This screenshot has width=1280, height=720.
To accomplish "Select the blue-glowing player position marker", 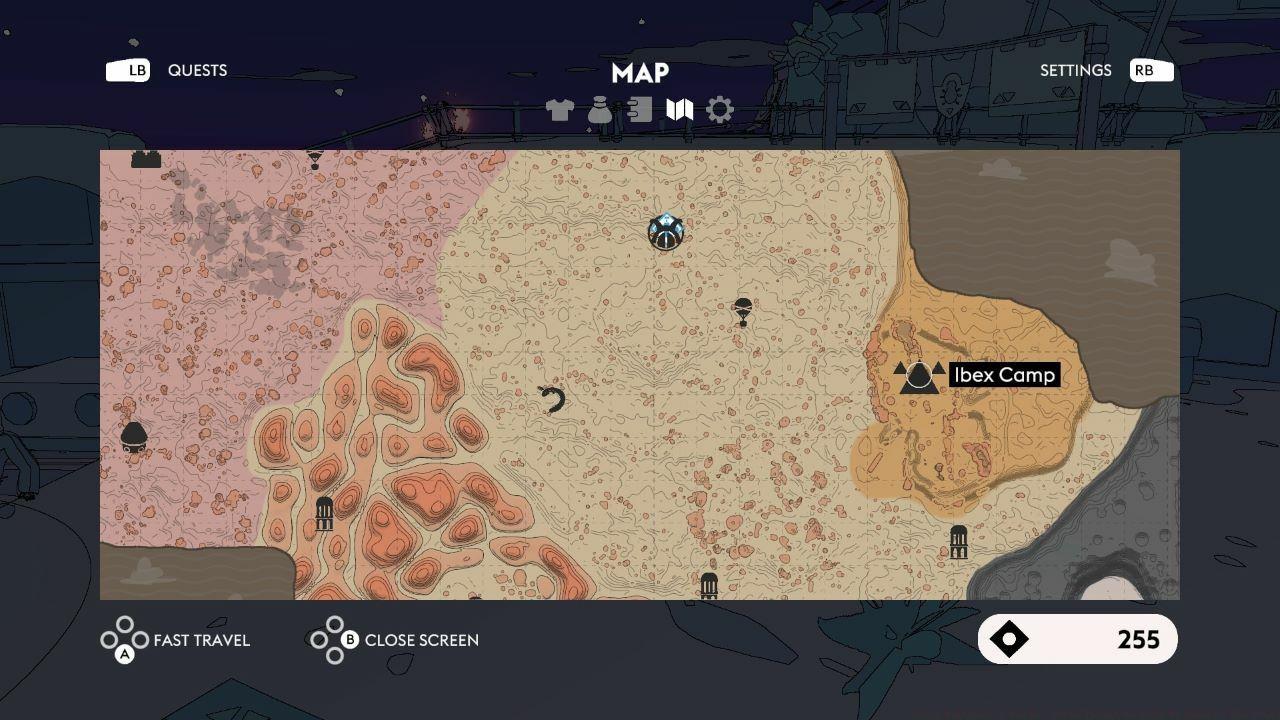I will (x=665, y=232).
